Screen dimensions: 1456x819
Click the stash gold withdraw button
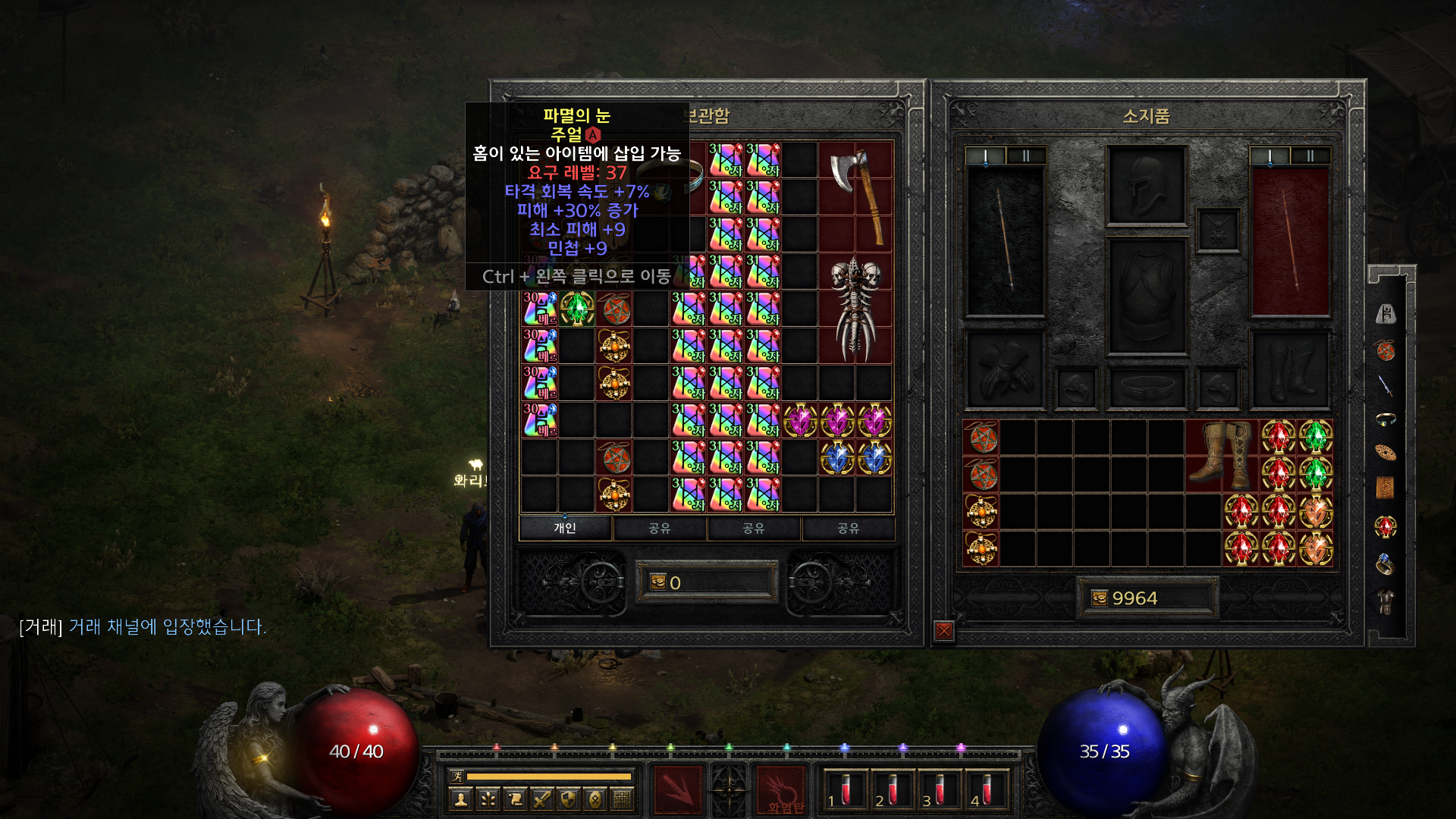coord(657,582)
